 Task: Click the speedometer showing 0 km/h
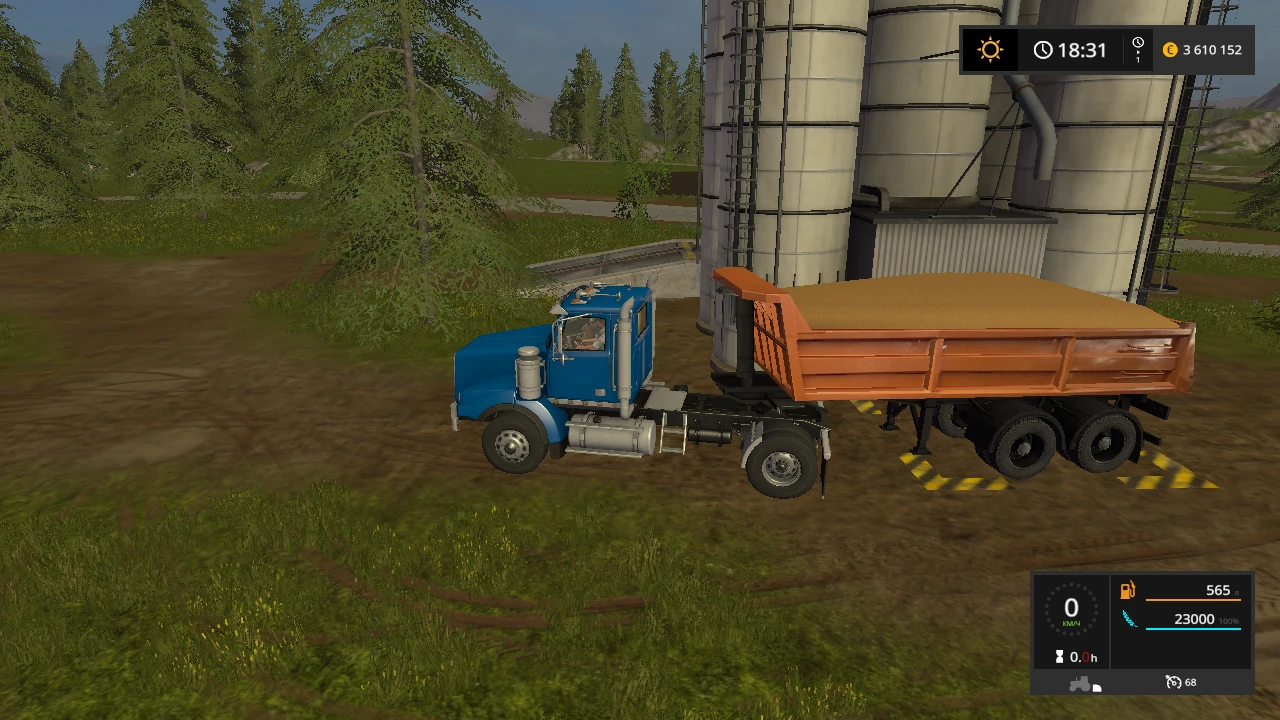[1071, 609]
